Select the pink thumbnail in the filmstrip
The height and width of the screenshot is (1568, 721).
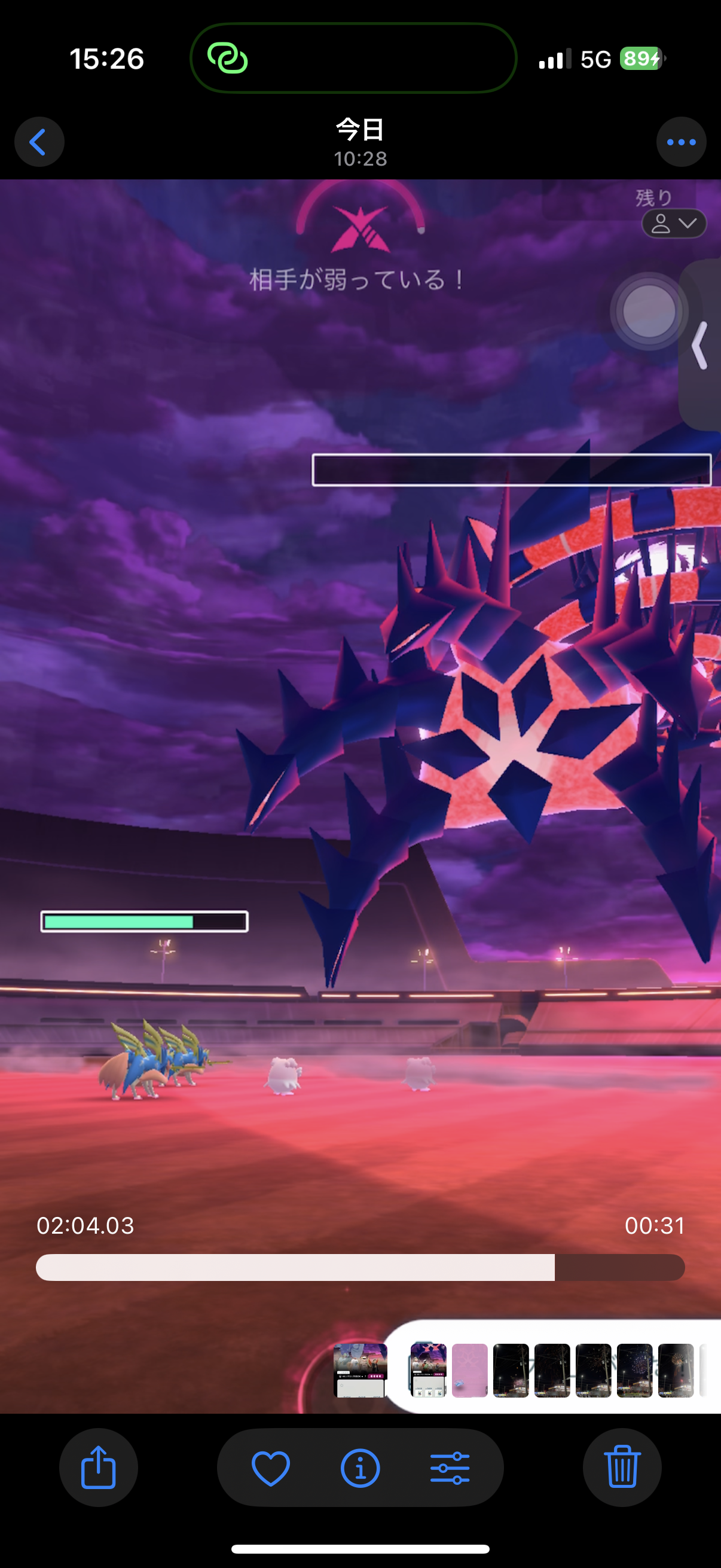pyautogui.click(x=470, y=1370)
